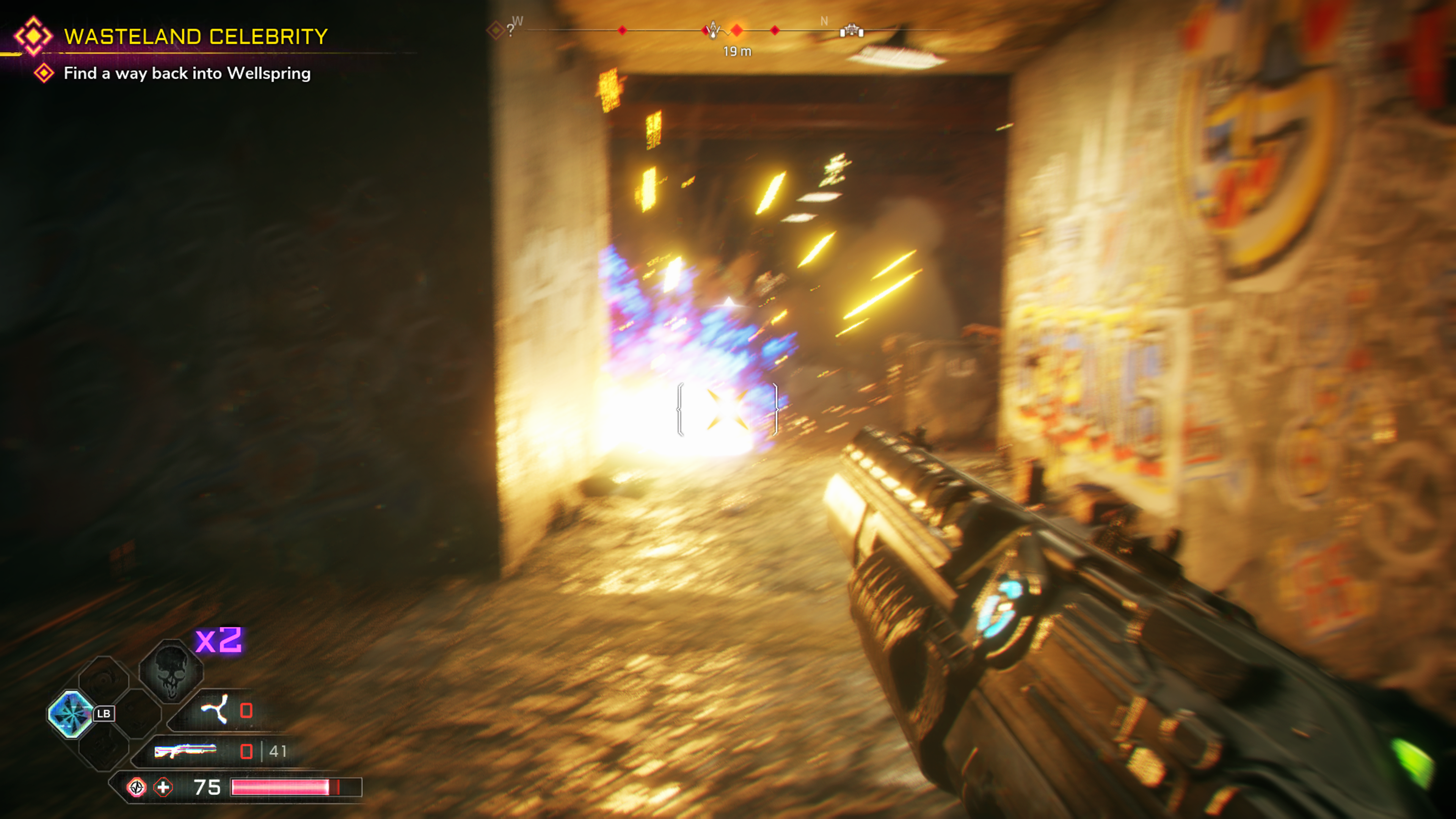Image resolution: width=1456 pixels, height=819 pixels.
Task: Click the red heartbeat icon by health
Action: (x=136, y=787)
